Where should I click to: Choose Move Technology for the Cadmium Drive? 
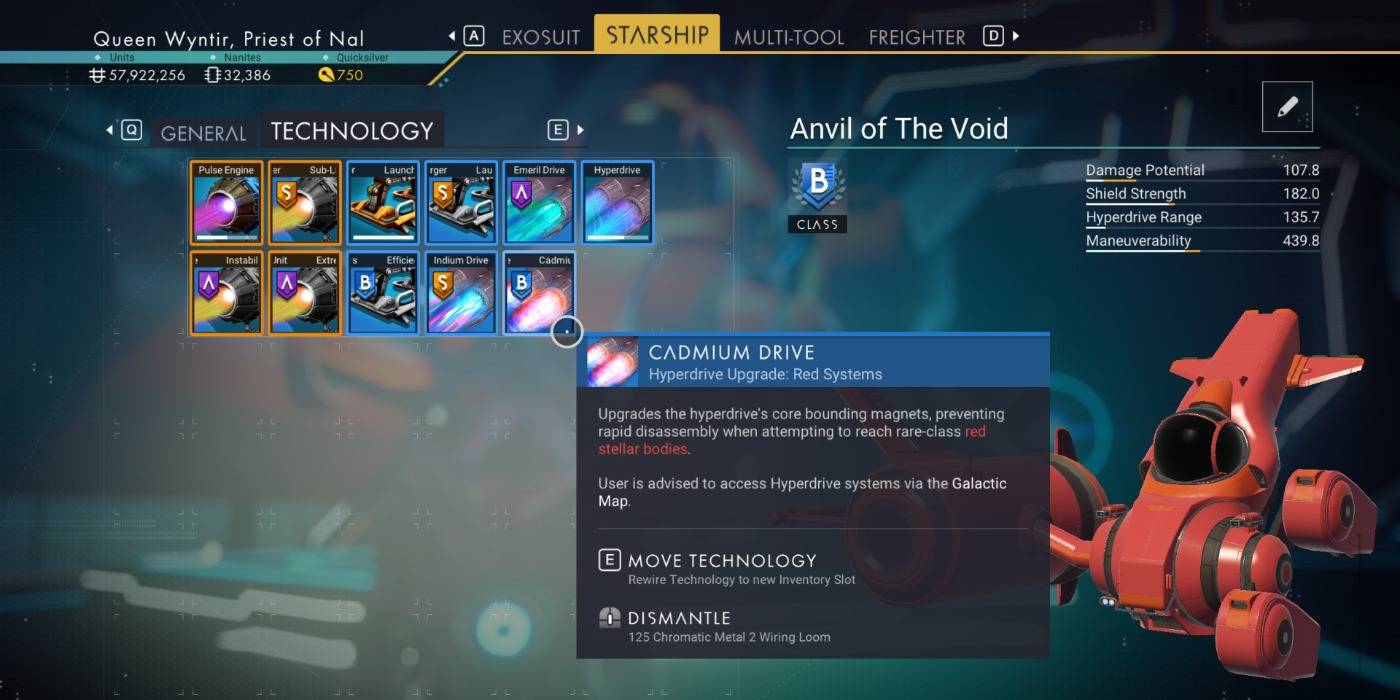[x=721, y=561]
